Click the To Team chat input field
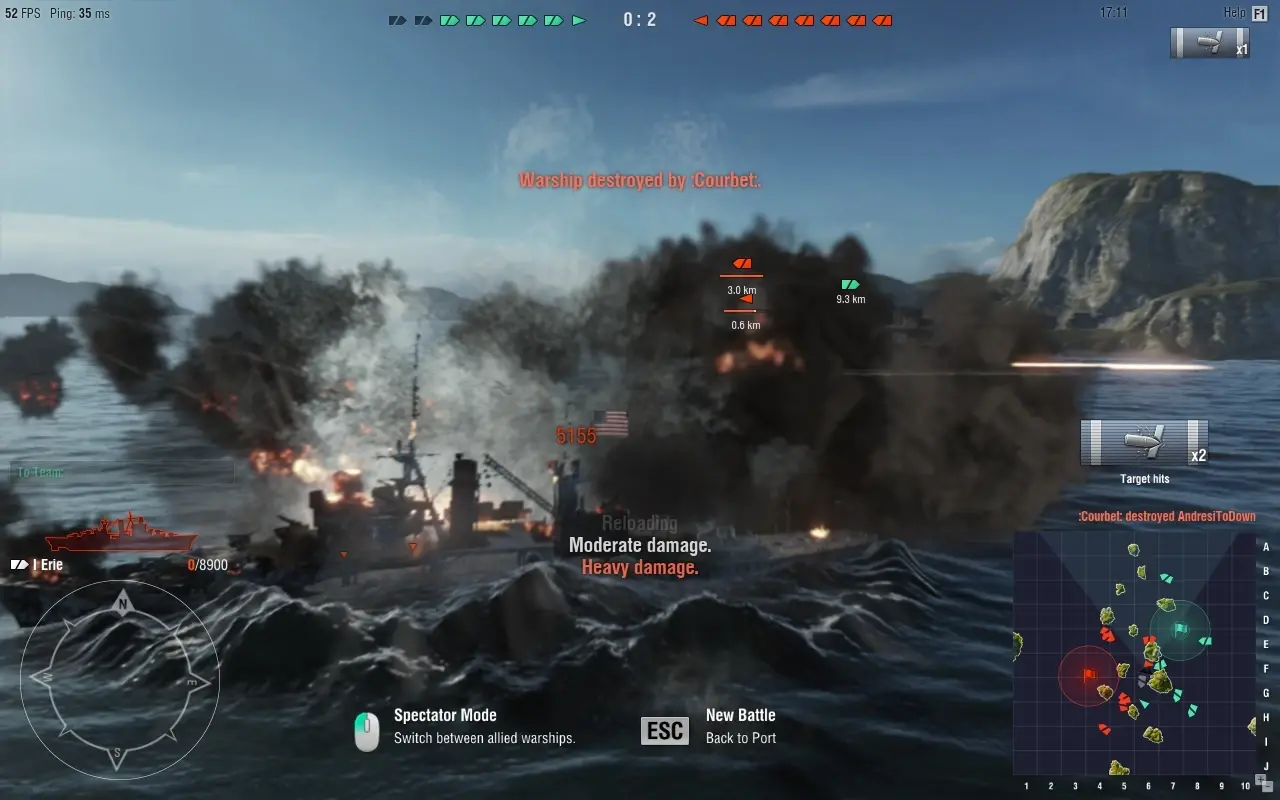This screenshot has width=1280, height=800. (x=120, y=472)
